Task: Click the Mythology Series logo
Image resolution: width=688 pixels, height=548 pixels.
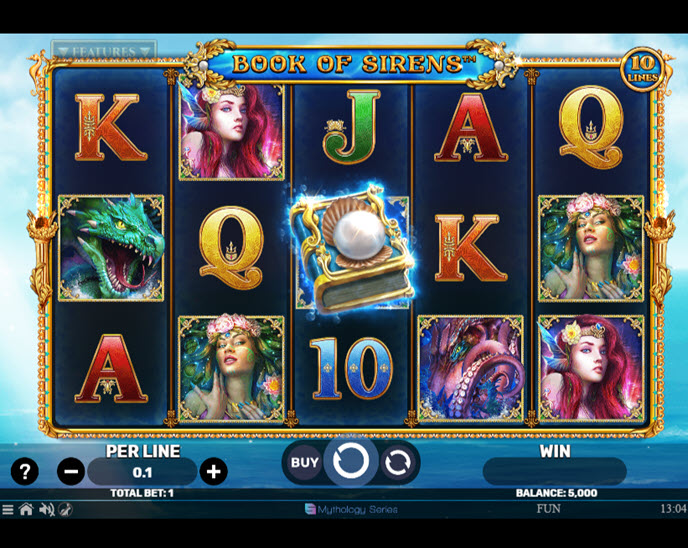Action: 350,509
